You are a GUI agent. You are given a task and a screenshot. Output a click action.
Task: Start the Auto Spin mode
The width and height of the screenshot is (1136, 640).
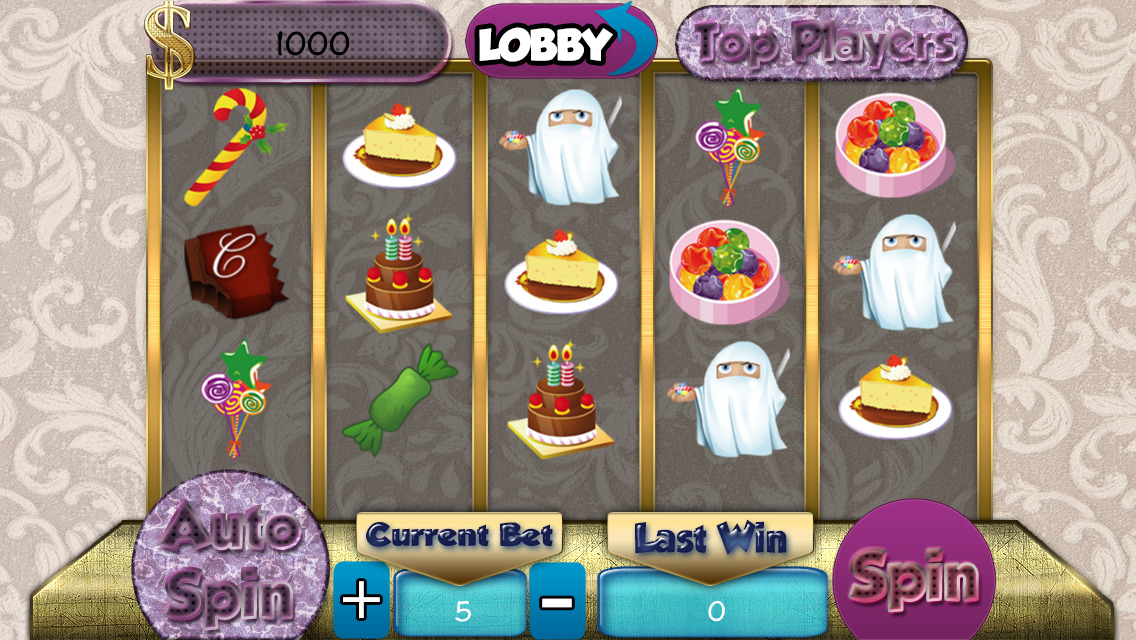click(x=230, y=561)
